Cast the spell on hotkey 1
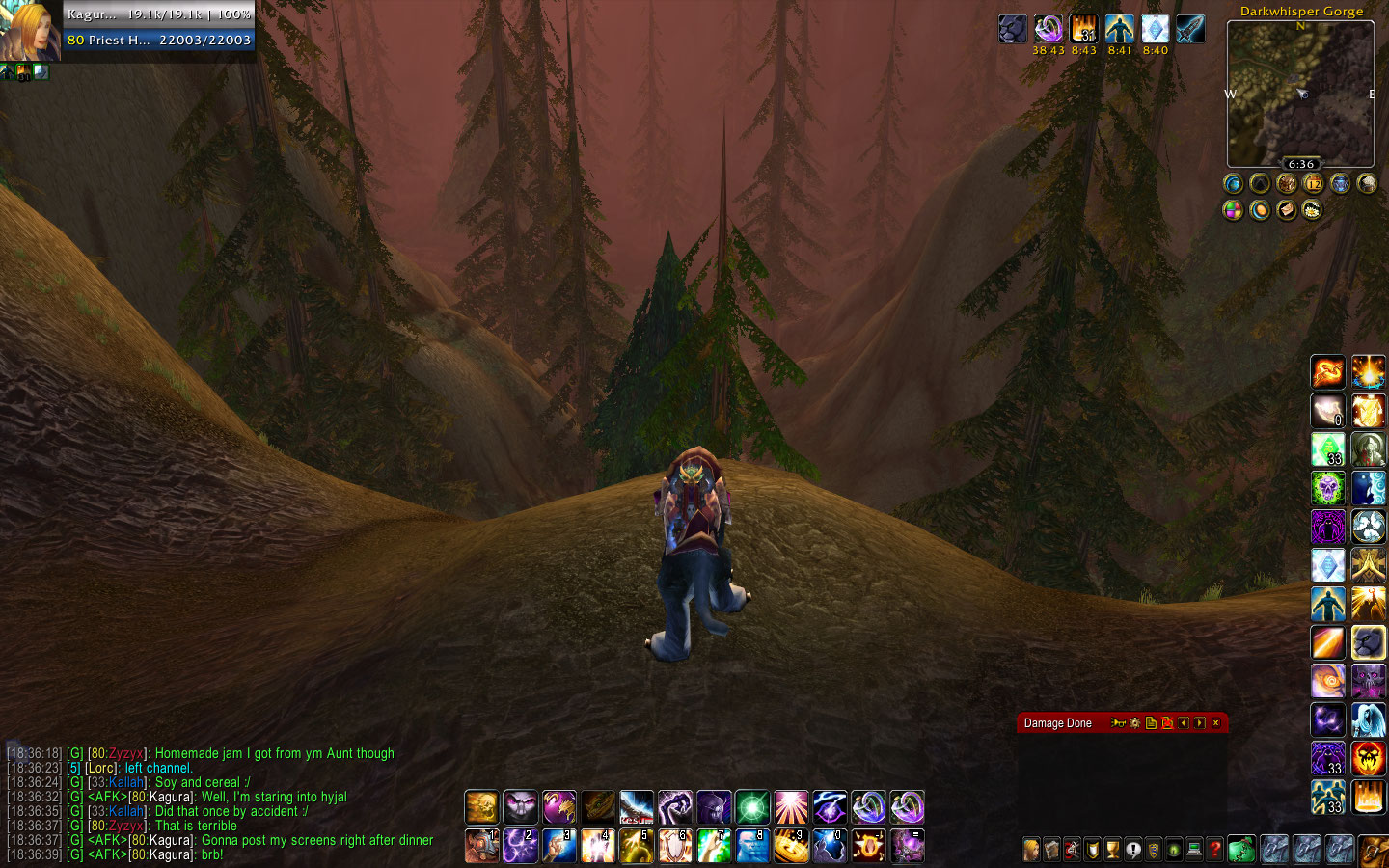 tap(481, 846)
